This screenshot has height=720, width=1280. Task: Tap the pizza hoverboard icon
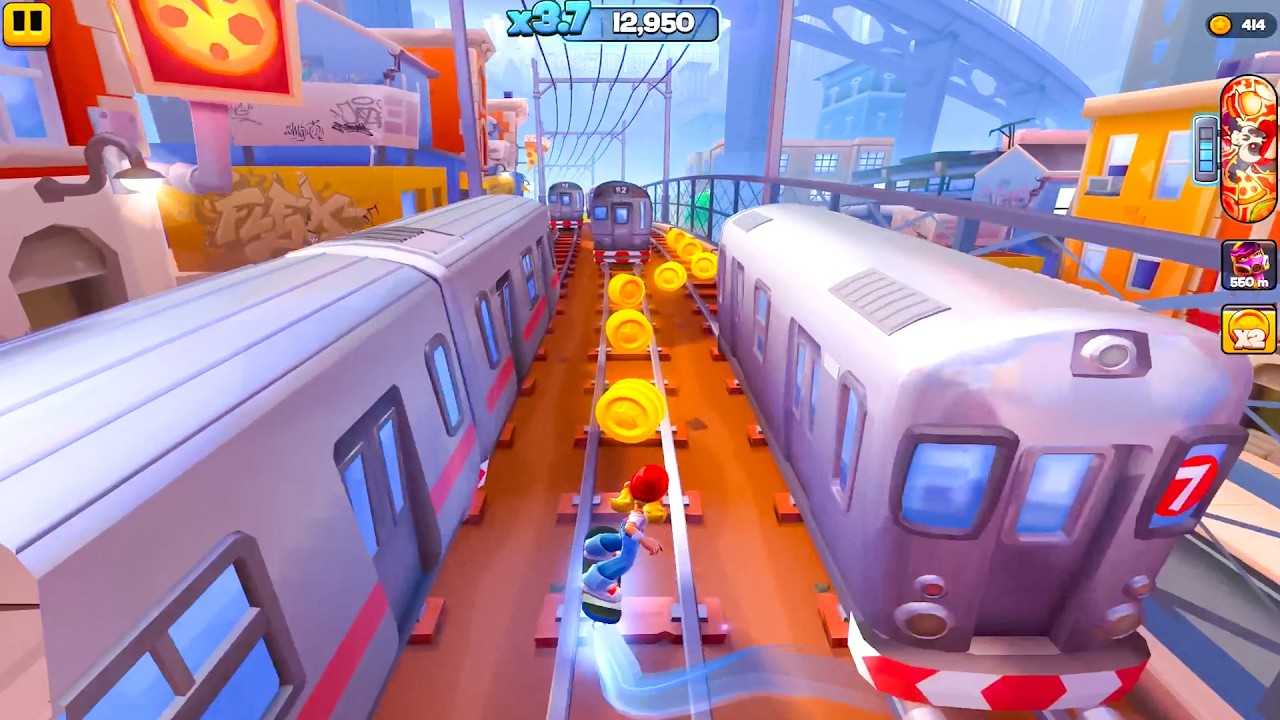point(1248,147)
